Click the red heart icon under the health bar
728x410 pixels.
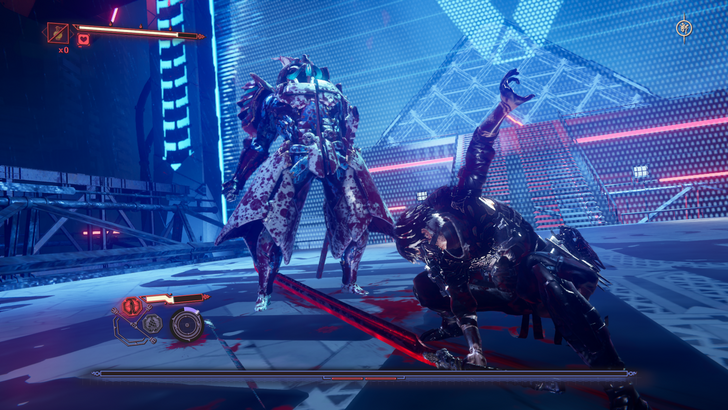84,39
